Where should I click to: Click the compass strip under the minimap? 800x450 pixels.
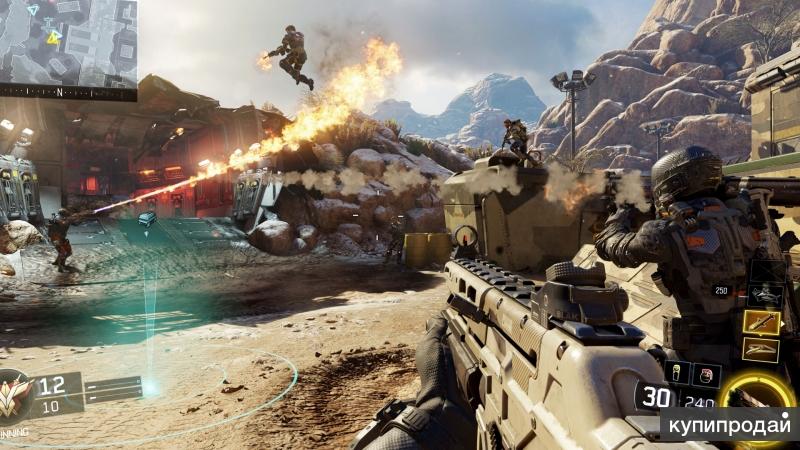coord(68,92)
